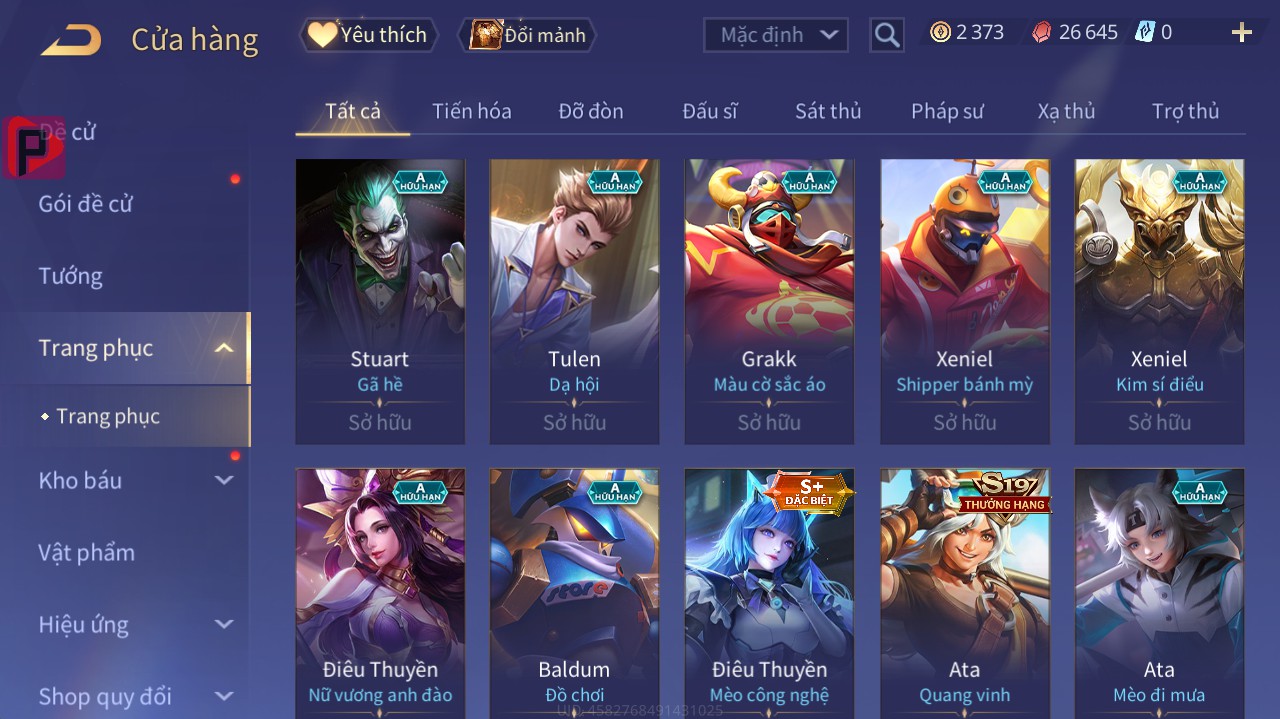Choose the Grakk Màu cờ sắc áo skin
The height and width of the screenshot is (719, 1280).
(769, 301)
